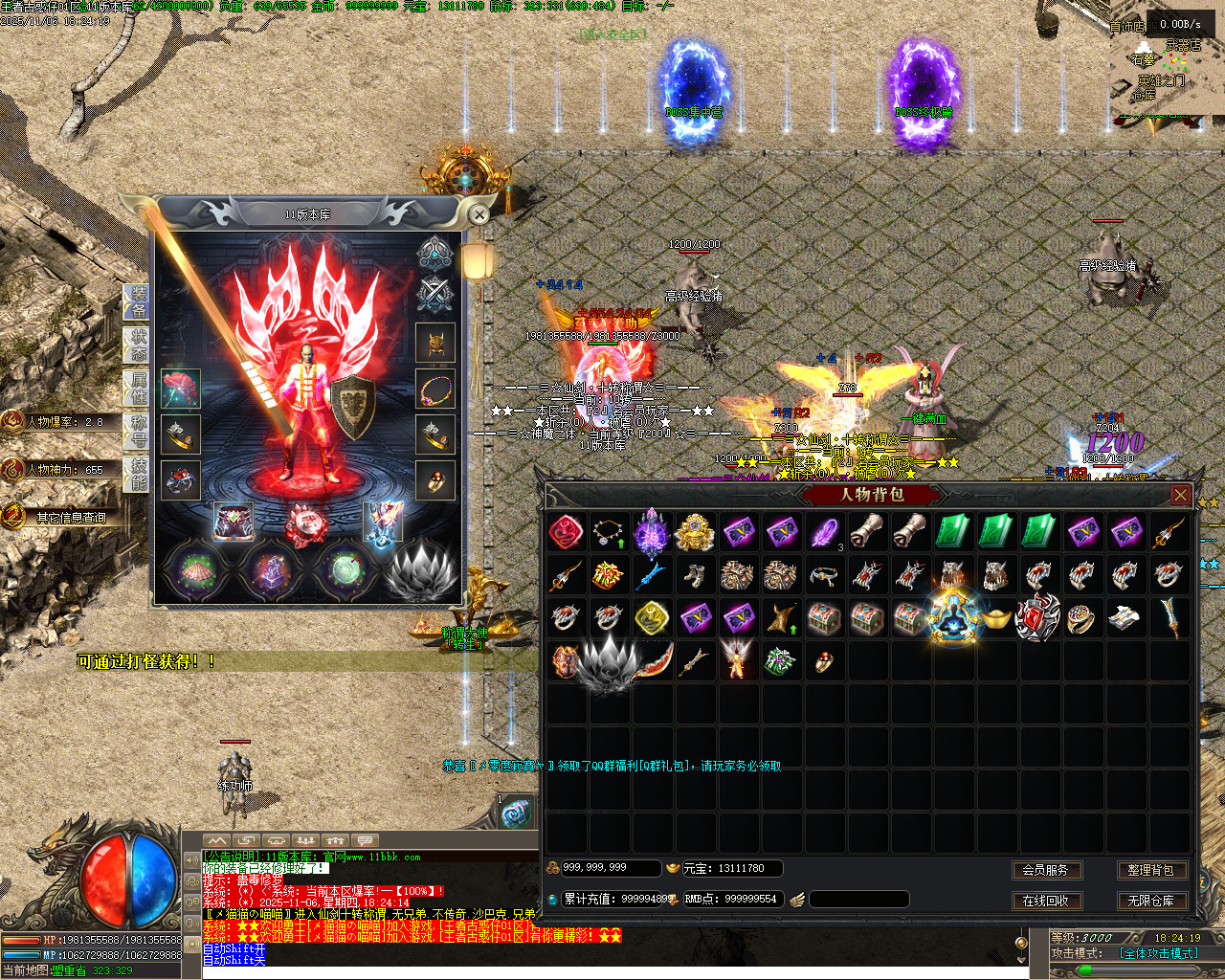This screenshot has height=980, width=1225.
Task: Switch to the 状态 tab
Action: tap(138, 345)
